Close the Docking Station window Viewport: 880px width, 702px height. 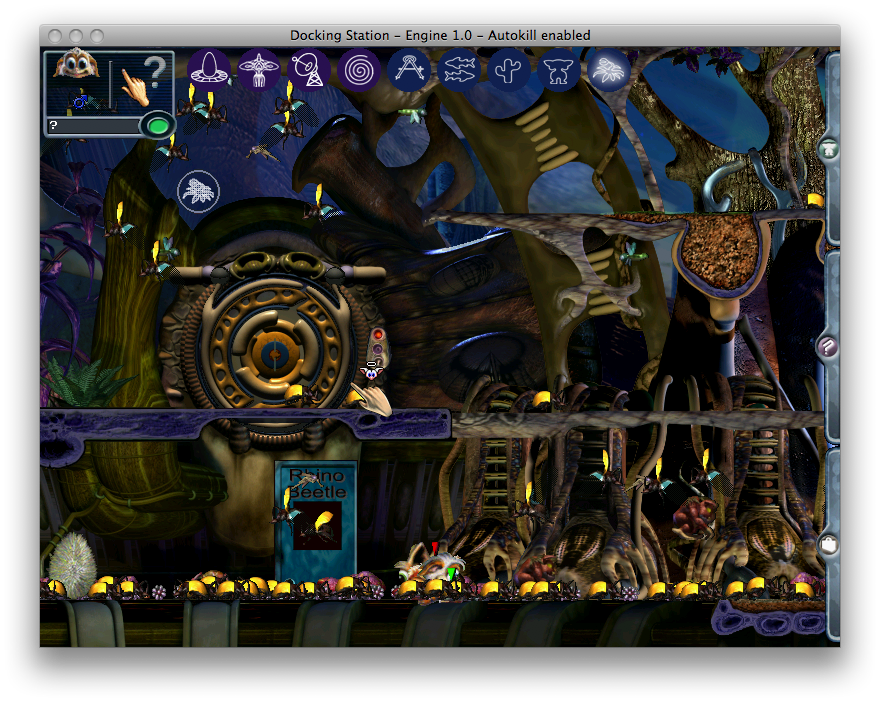point(56,36)
